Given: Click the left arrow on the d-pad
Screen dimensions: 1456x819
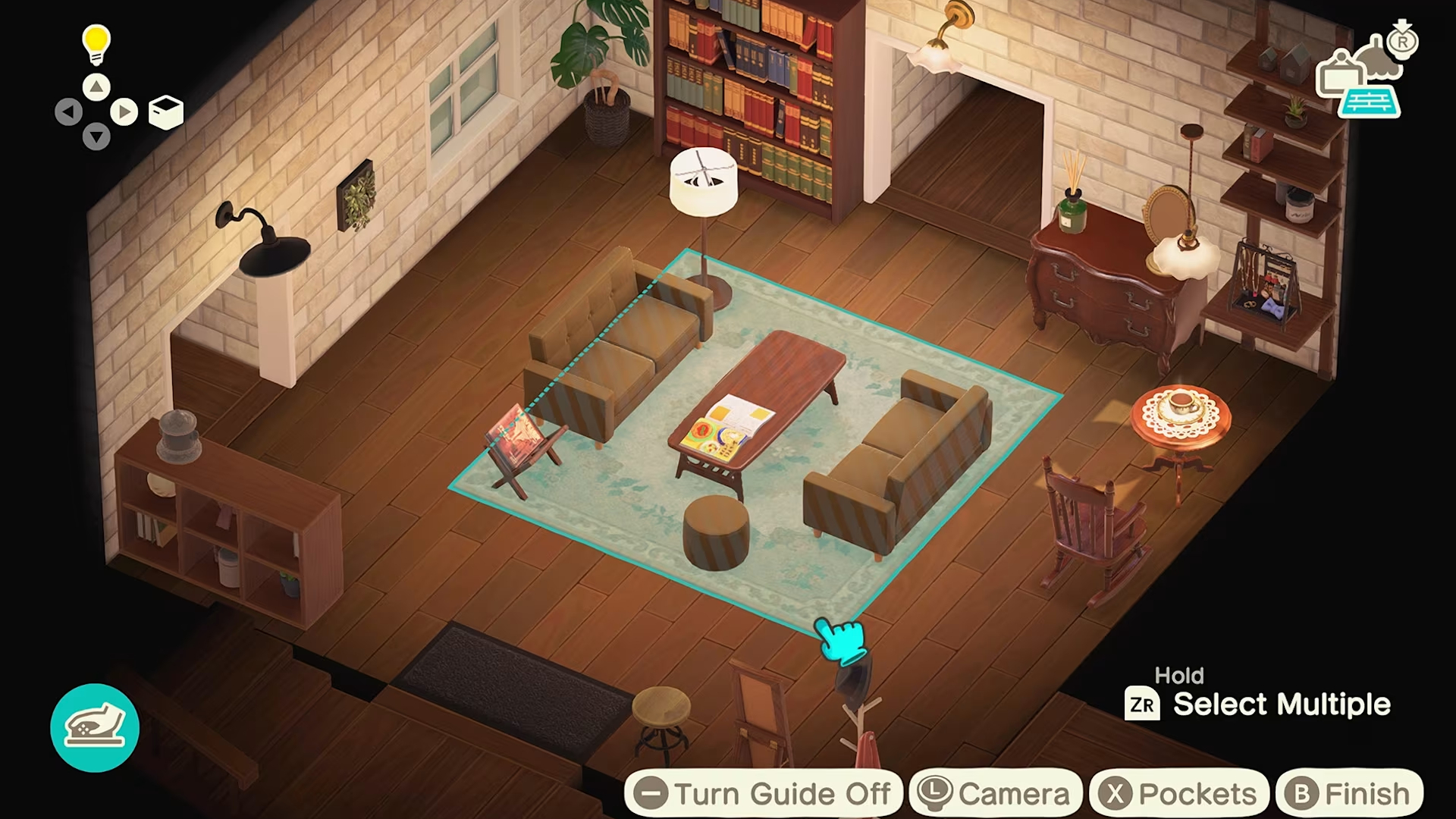Looking at the screenshot, I should [x=68, y=113].
